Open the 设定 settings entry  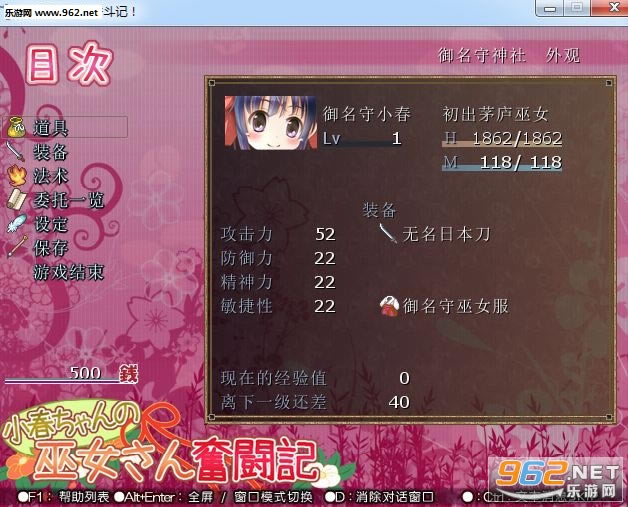(51, 224)
